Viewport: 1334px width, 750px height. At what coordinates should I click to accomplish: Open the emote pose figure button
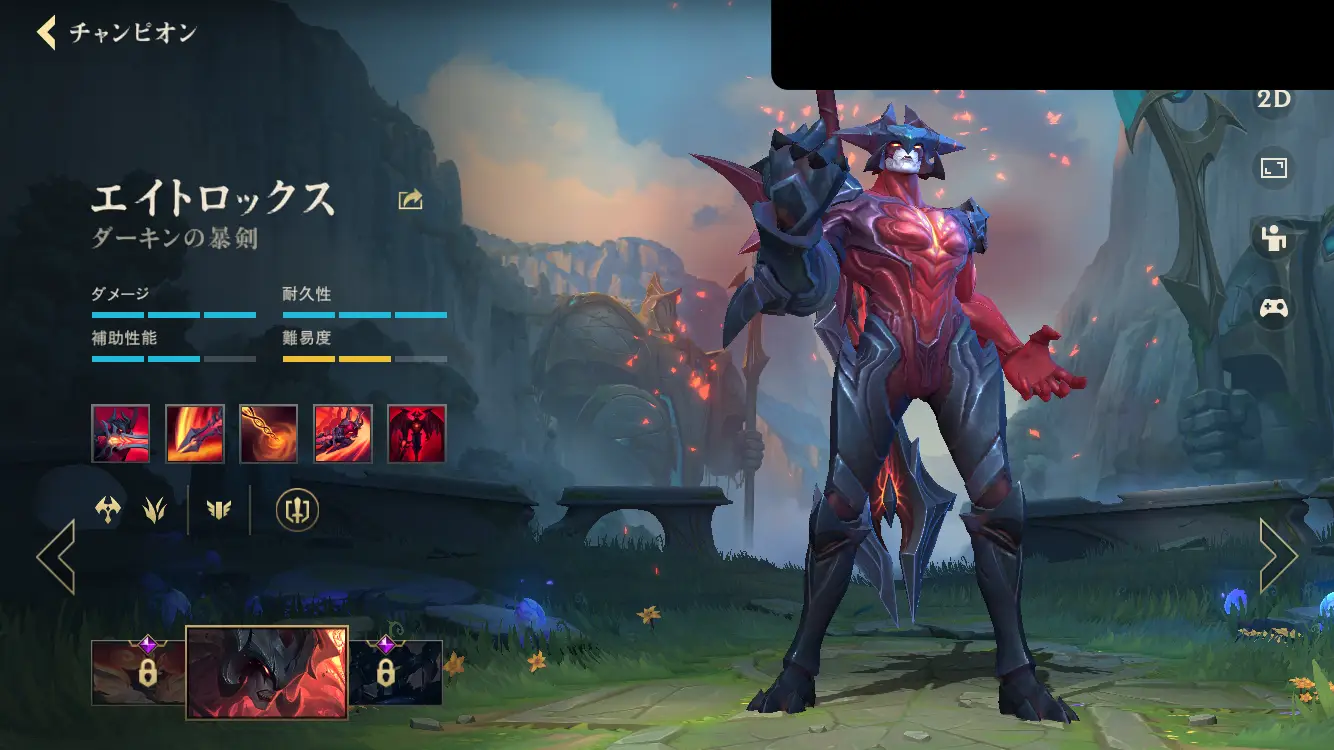point(1273,238)
